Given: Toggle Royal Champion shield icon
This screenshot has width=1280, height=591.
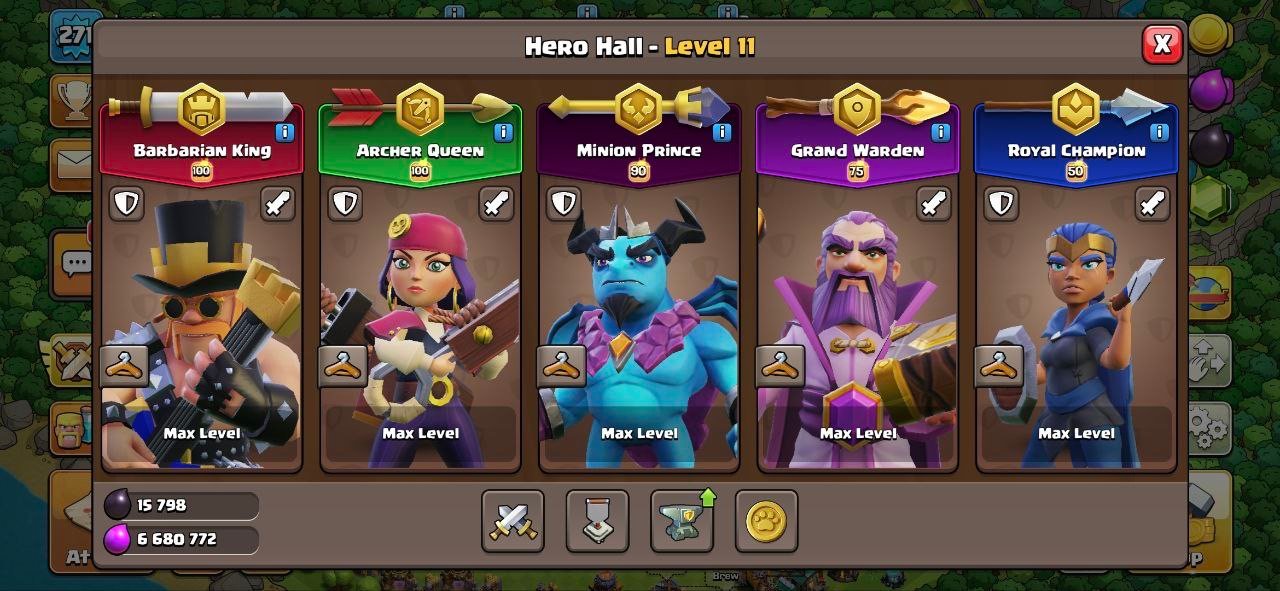Looking at the screenshot, I should coord(1001,204).
